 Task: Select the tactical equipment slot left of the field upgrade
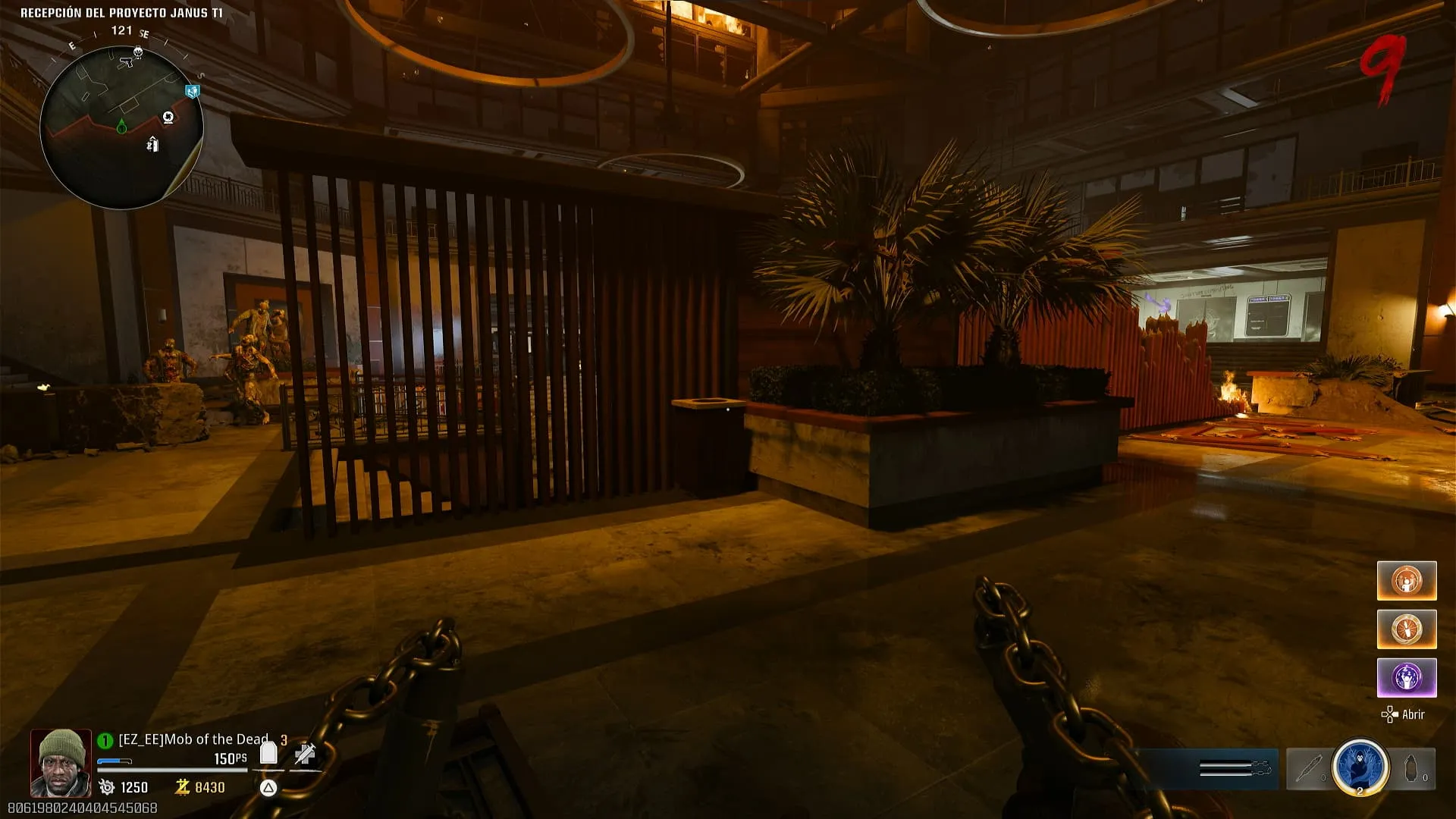coord(1308,769)
